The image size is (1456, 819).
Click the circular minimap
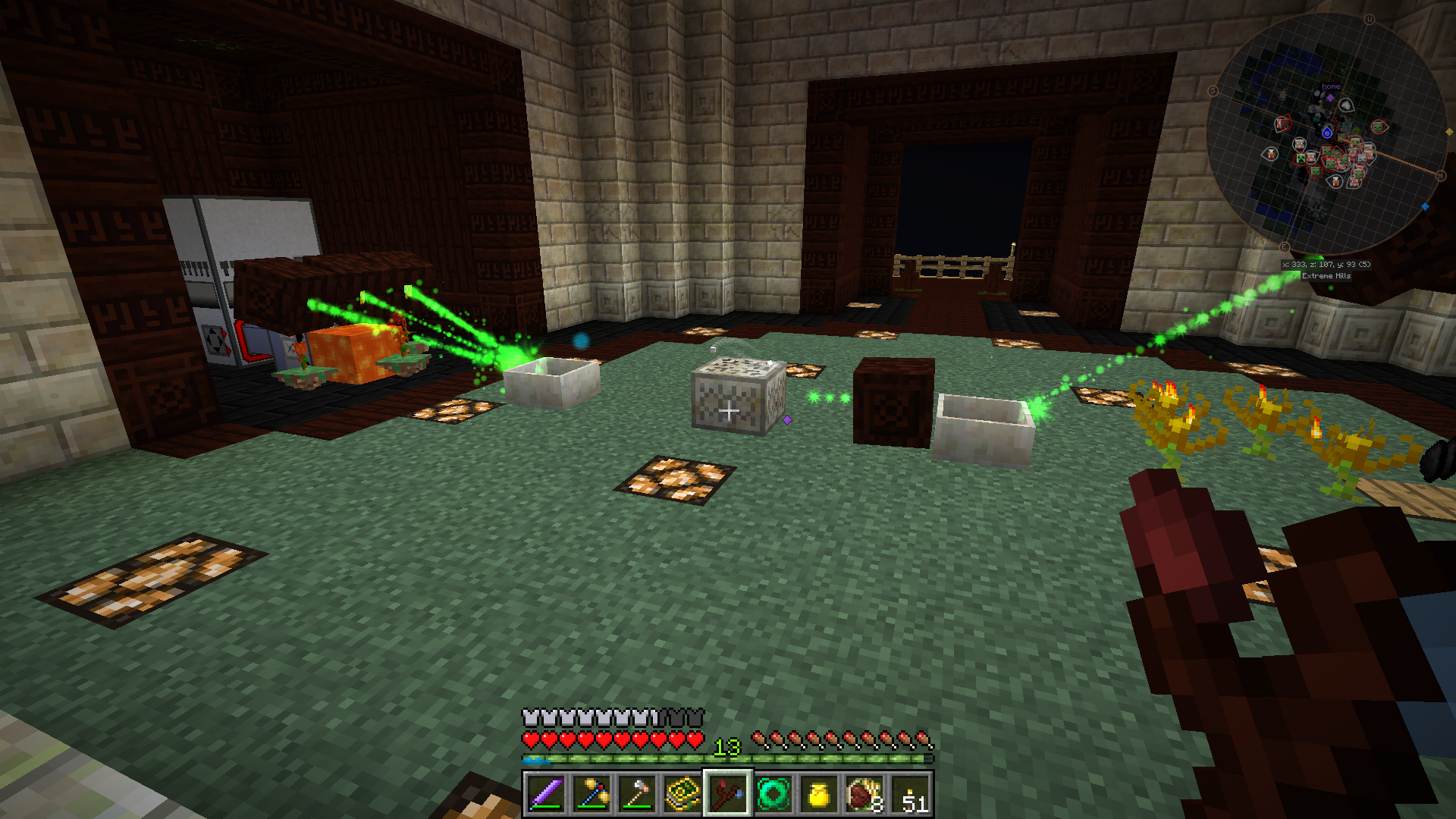tap(1326, 135)
